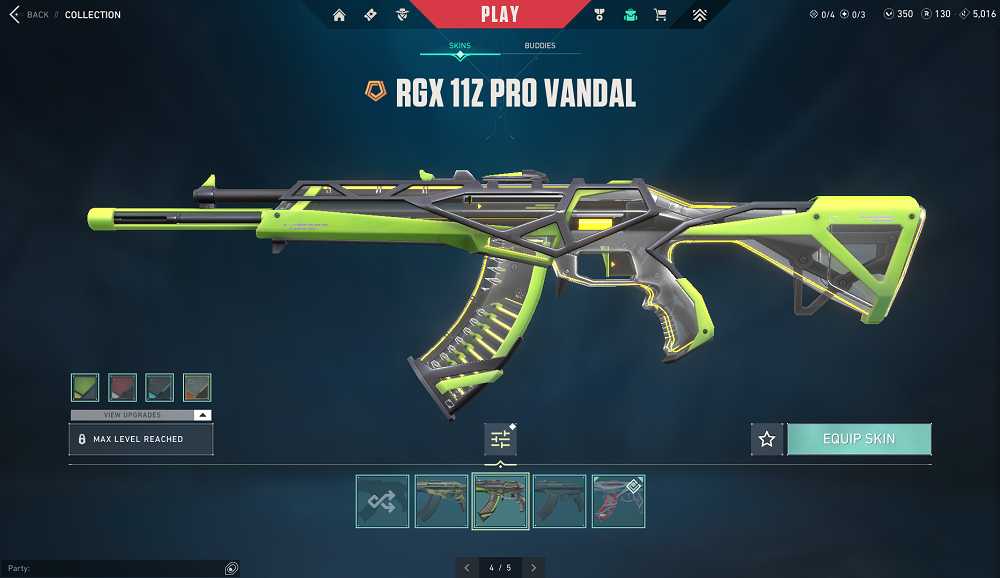Open the skin customization sliders button

[500, 439]
